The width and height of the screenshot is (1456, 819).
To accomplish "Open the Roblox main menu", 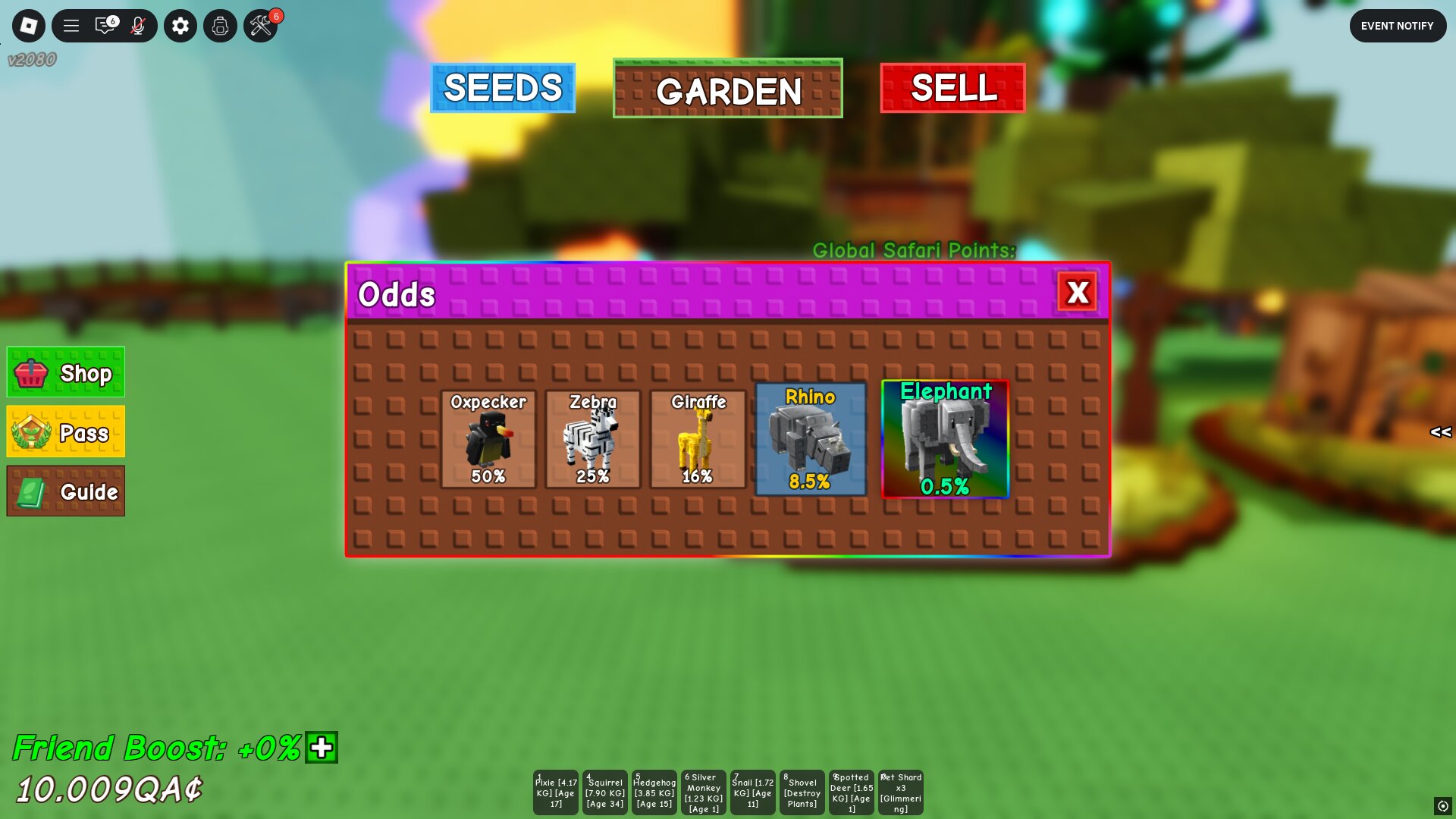I will point(28,25).
